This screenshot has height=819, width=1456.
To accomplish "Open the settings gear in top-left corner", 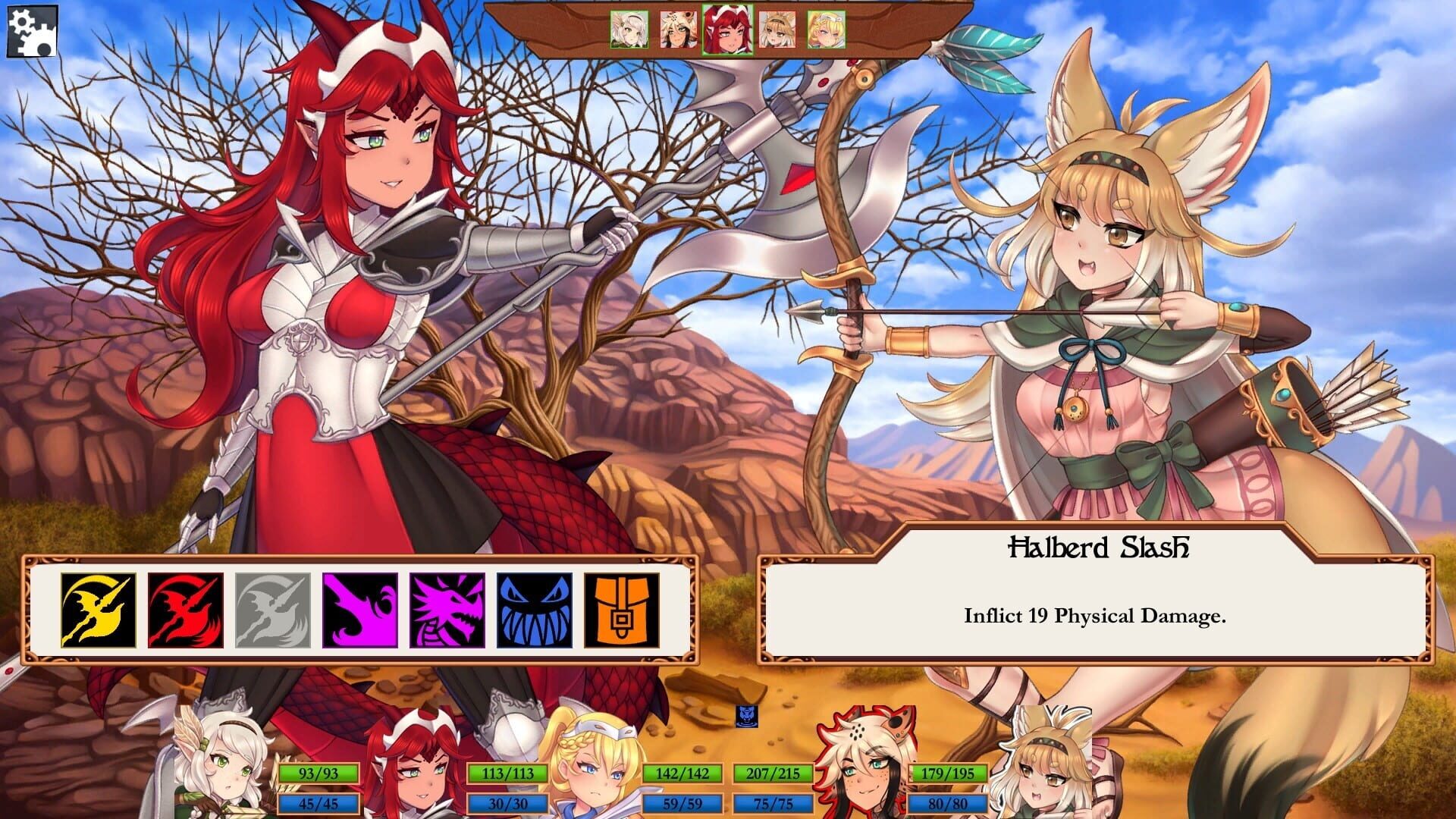I will coord(30,32).
